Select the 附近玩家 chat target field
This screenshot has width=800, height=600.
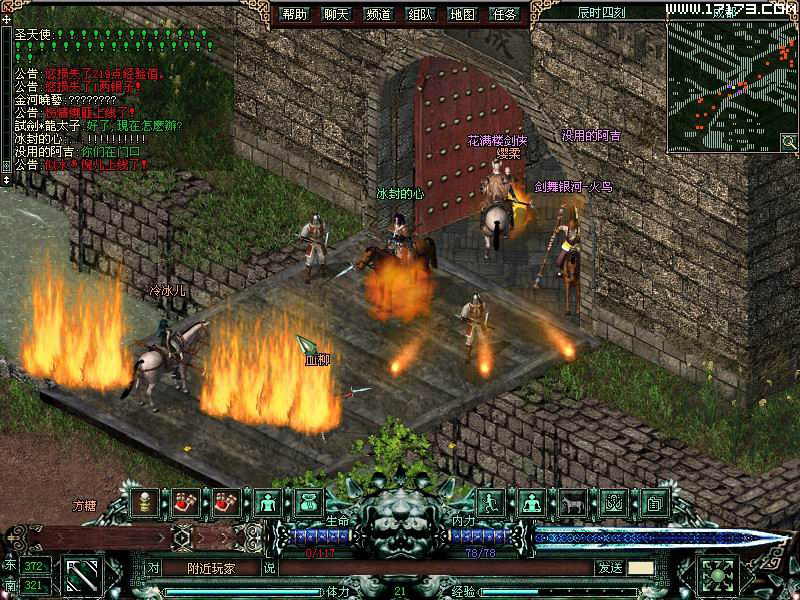(211, 567)
